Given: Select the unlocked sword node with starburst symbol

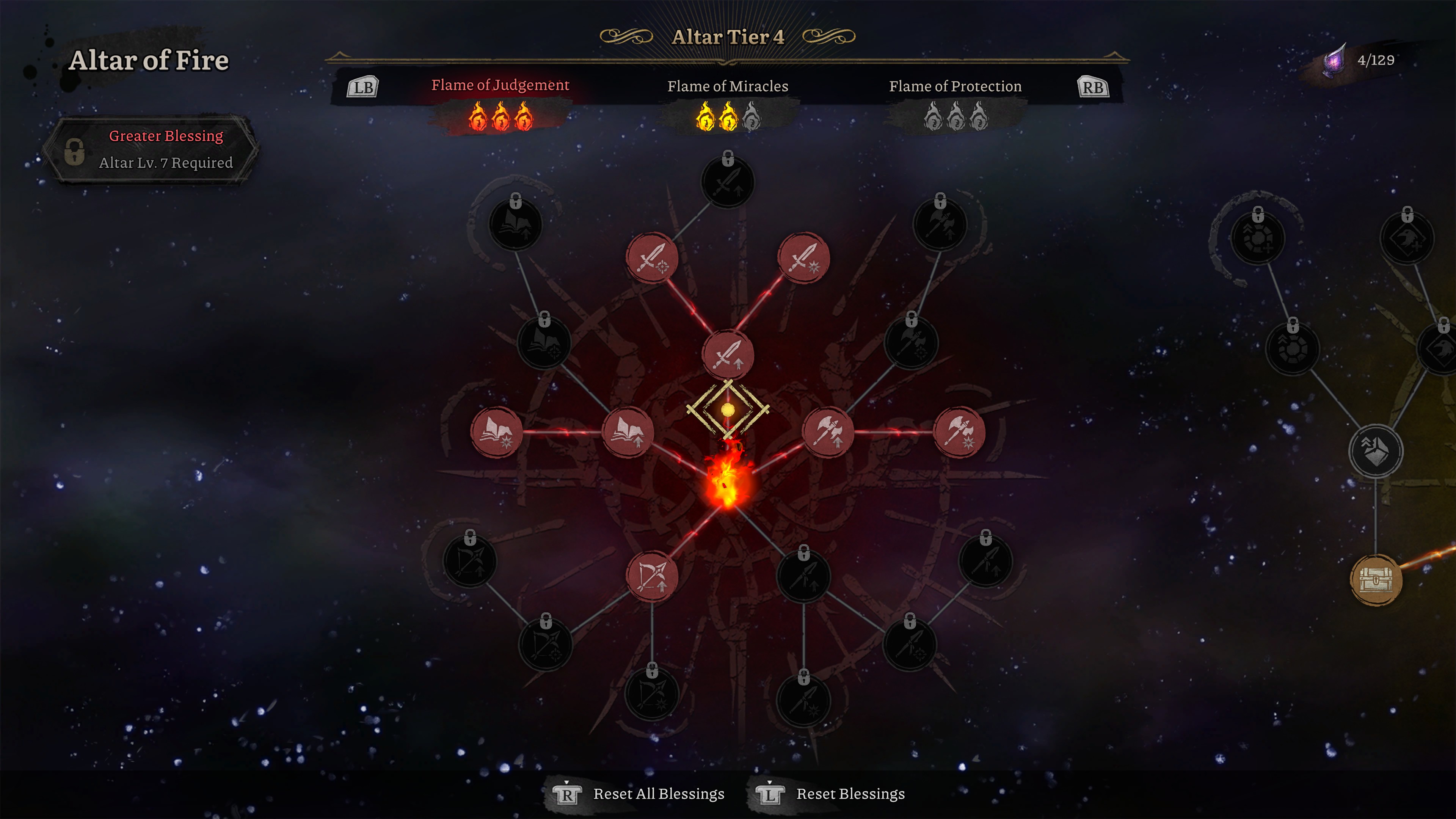Looking at the screenshot, I should pos(803,258).
